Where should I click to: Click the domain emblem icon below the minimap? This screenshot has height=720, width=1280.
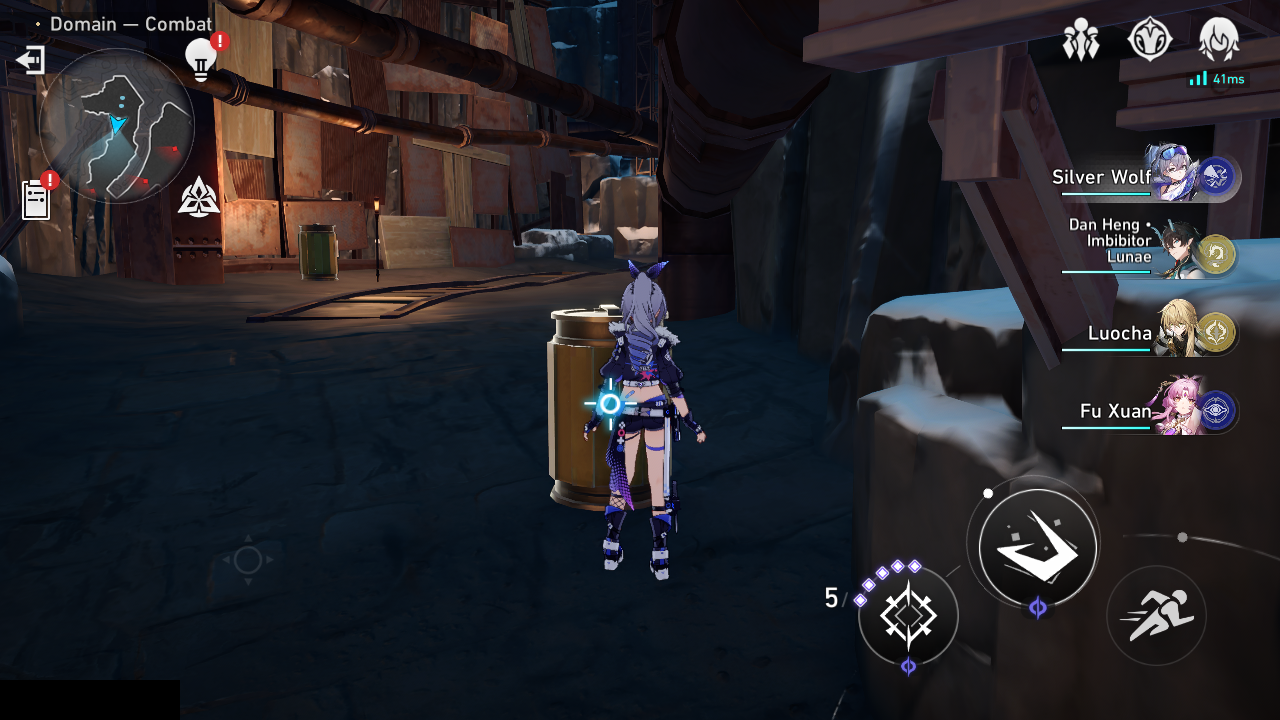(x=197, y=196)
